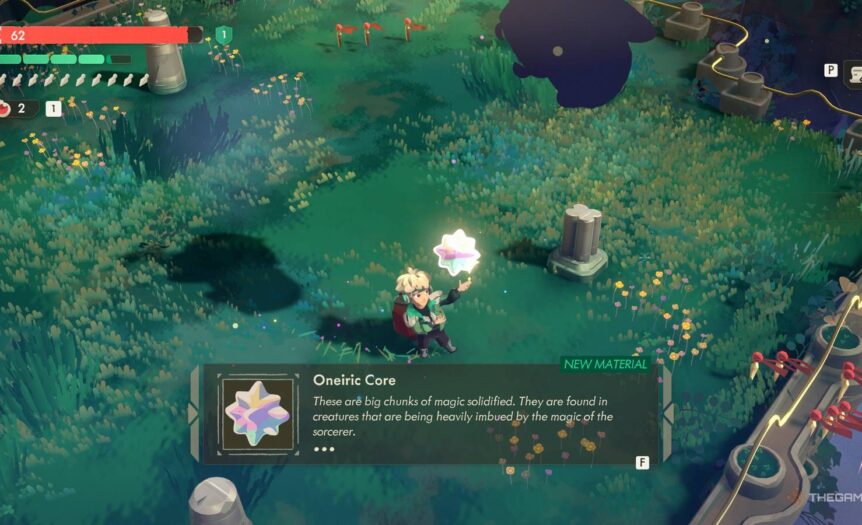Click the three-dot continue indicator
862x525 pixels.
pyautogui.click(x=324, y=449)
